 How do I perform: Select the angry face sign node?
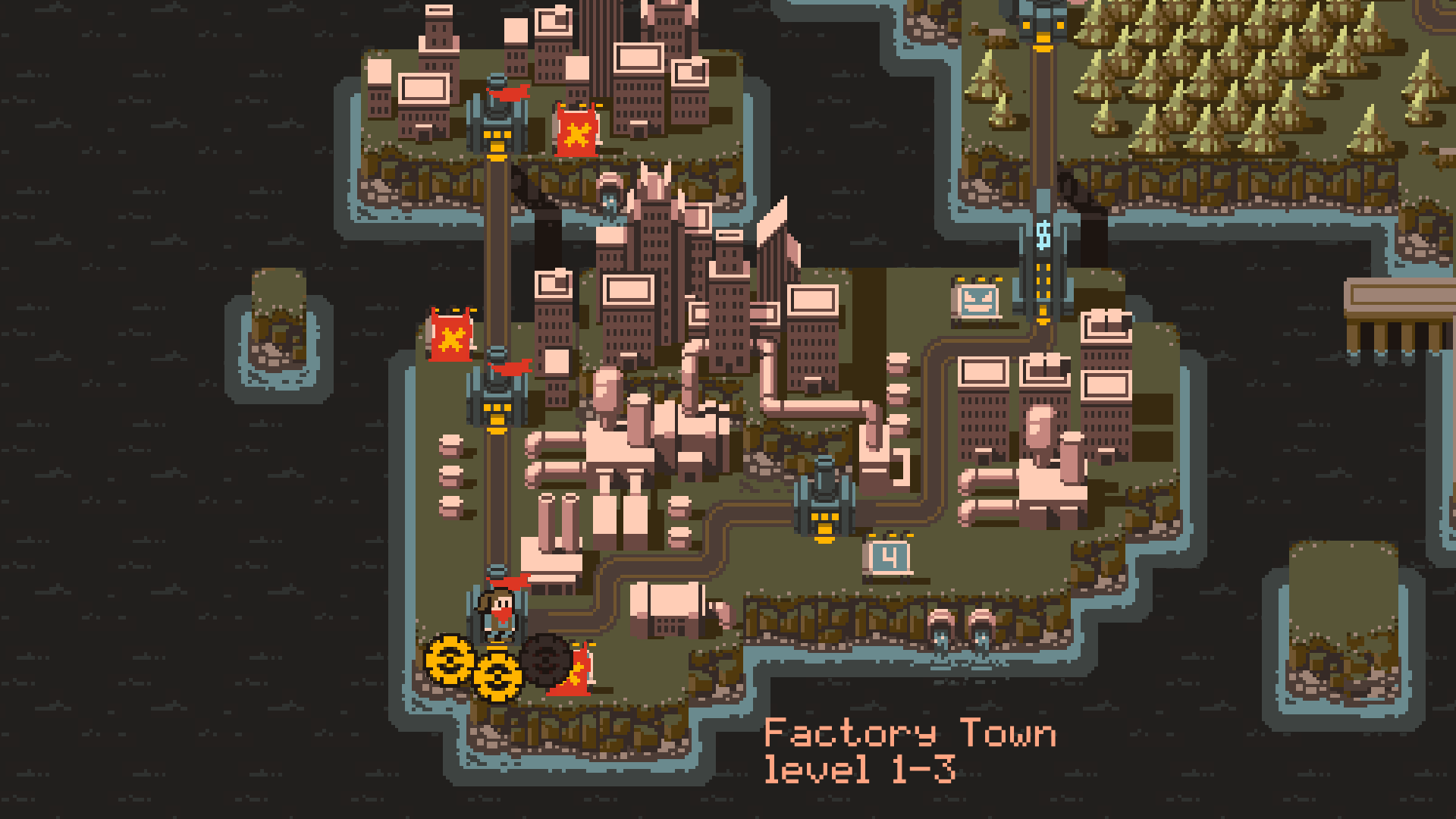pos(977,300)
